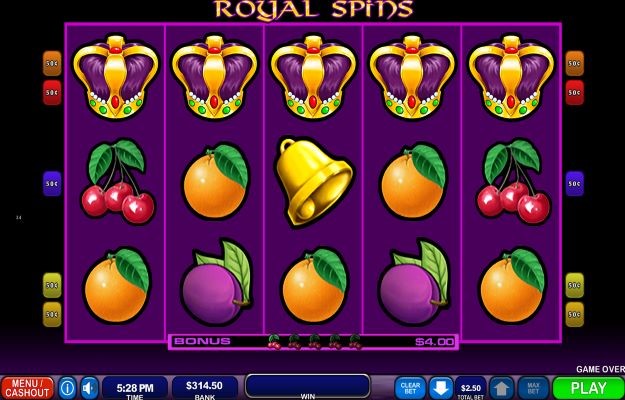Open the Menu / Cashout button

(x=27, y=388)
